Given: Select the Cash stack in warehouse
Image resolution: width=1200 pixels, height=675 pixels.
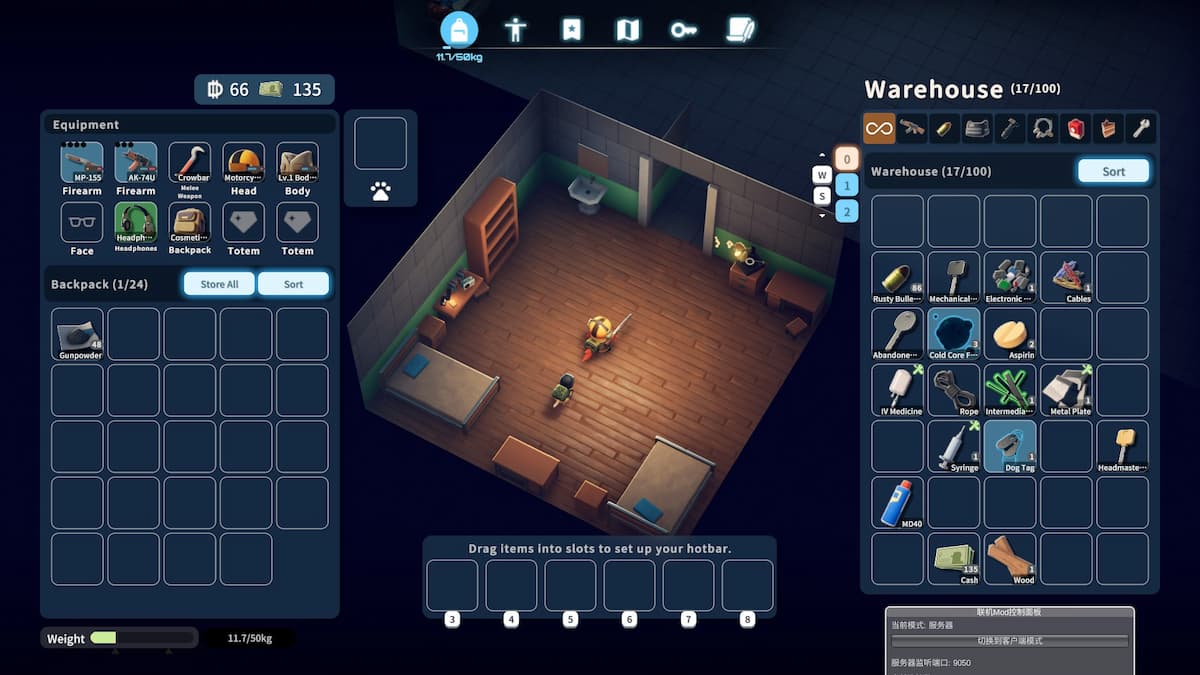Looking at the screenshot, I should [953, 558].
